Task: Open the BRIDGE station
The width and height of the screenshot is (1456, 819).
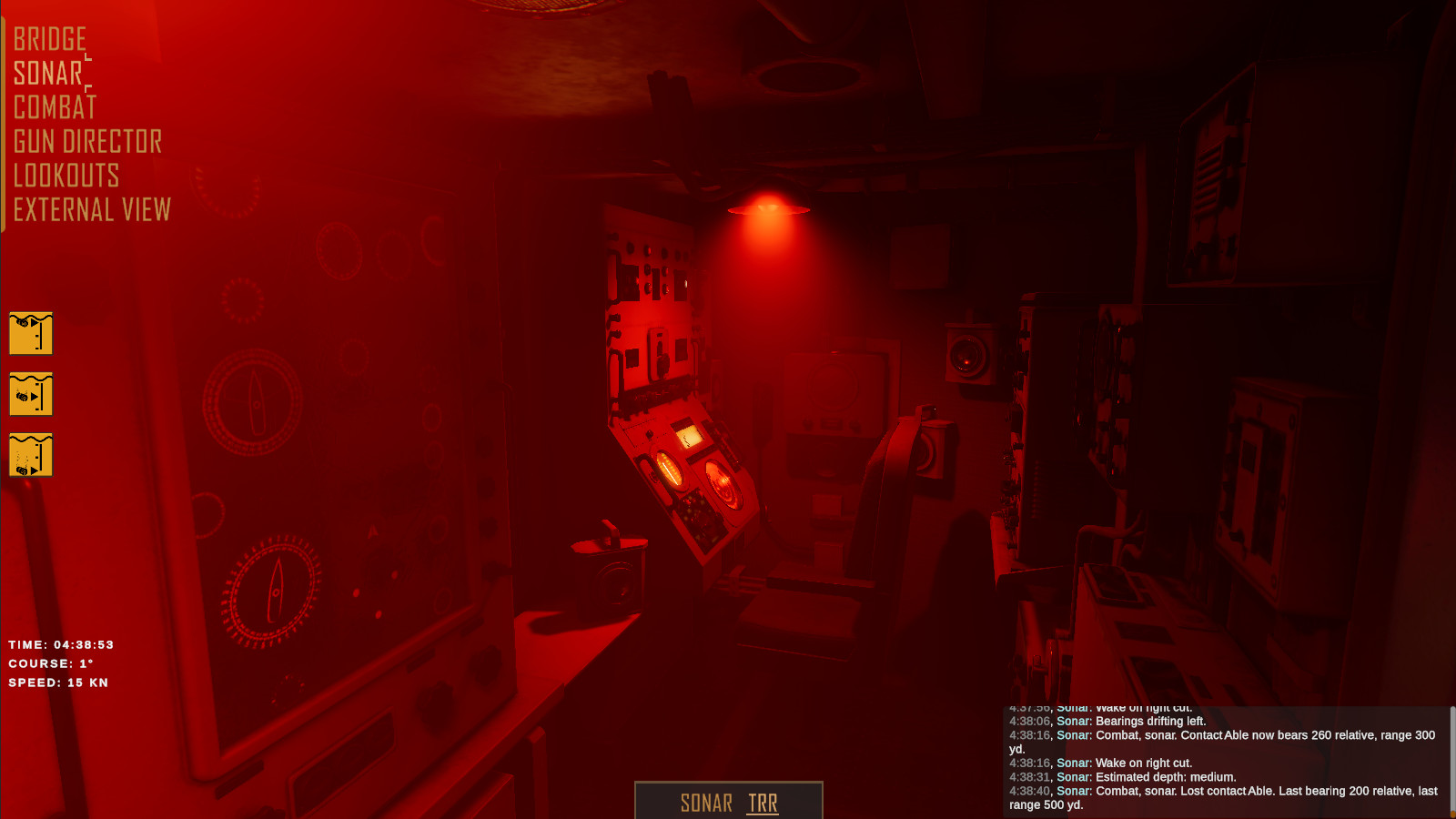Action: (50, 38)
